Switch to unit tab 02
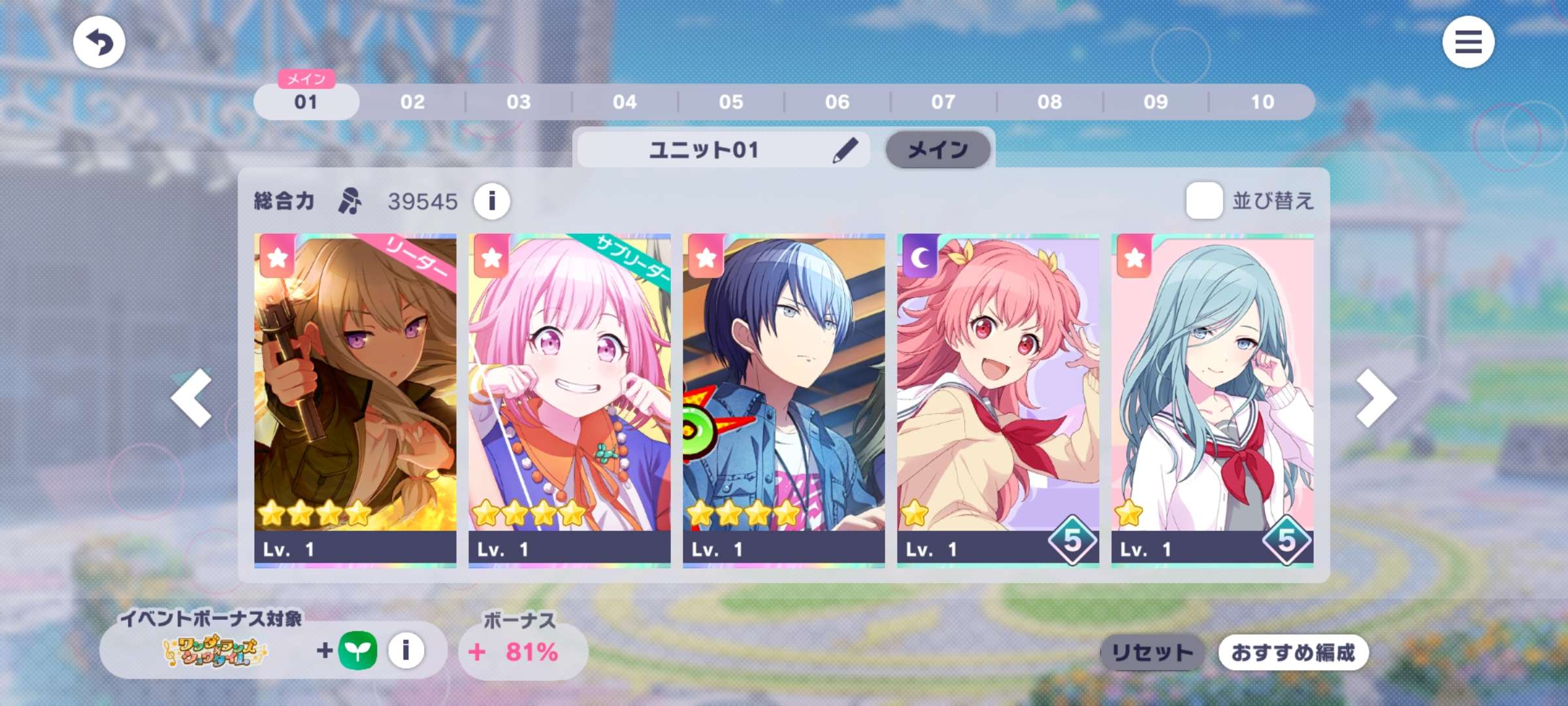This screenshot has height=706, width=1568. pyautogui.click(x=412, y=102)
